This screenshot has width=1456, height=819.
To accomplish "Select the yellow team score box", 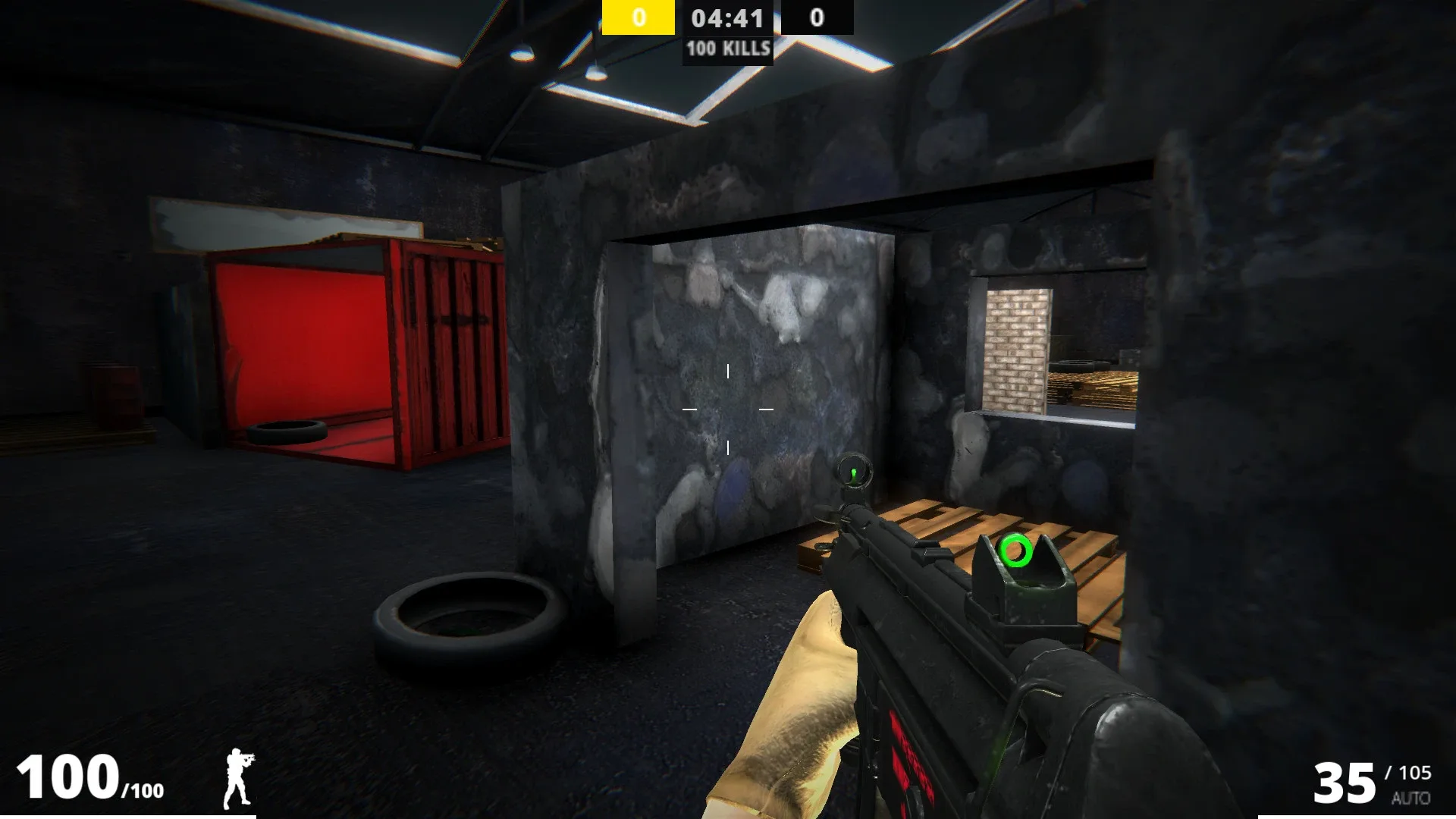I will click(x=639, y=17).
